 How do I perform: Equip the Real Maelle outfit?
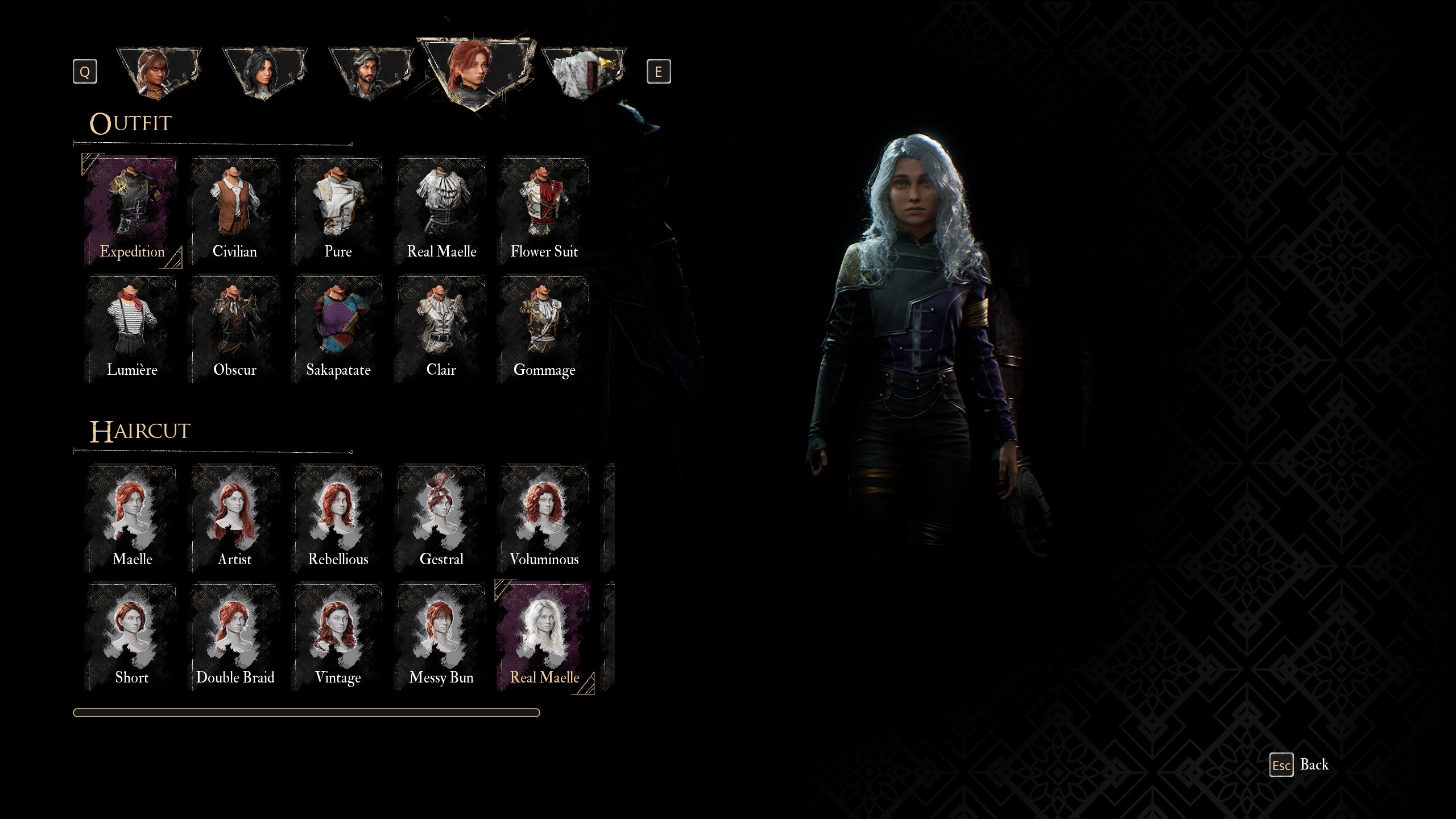click(x=441, y=212)
